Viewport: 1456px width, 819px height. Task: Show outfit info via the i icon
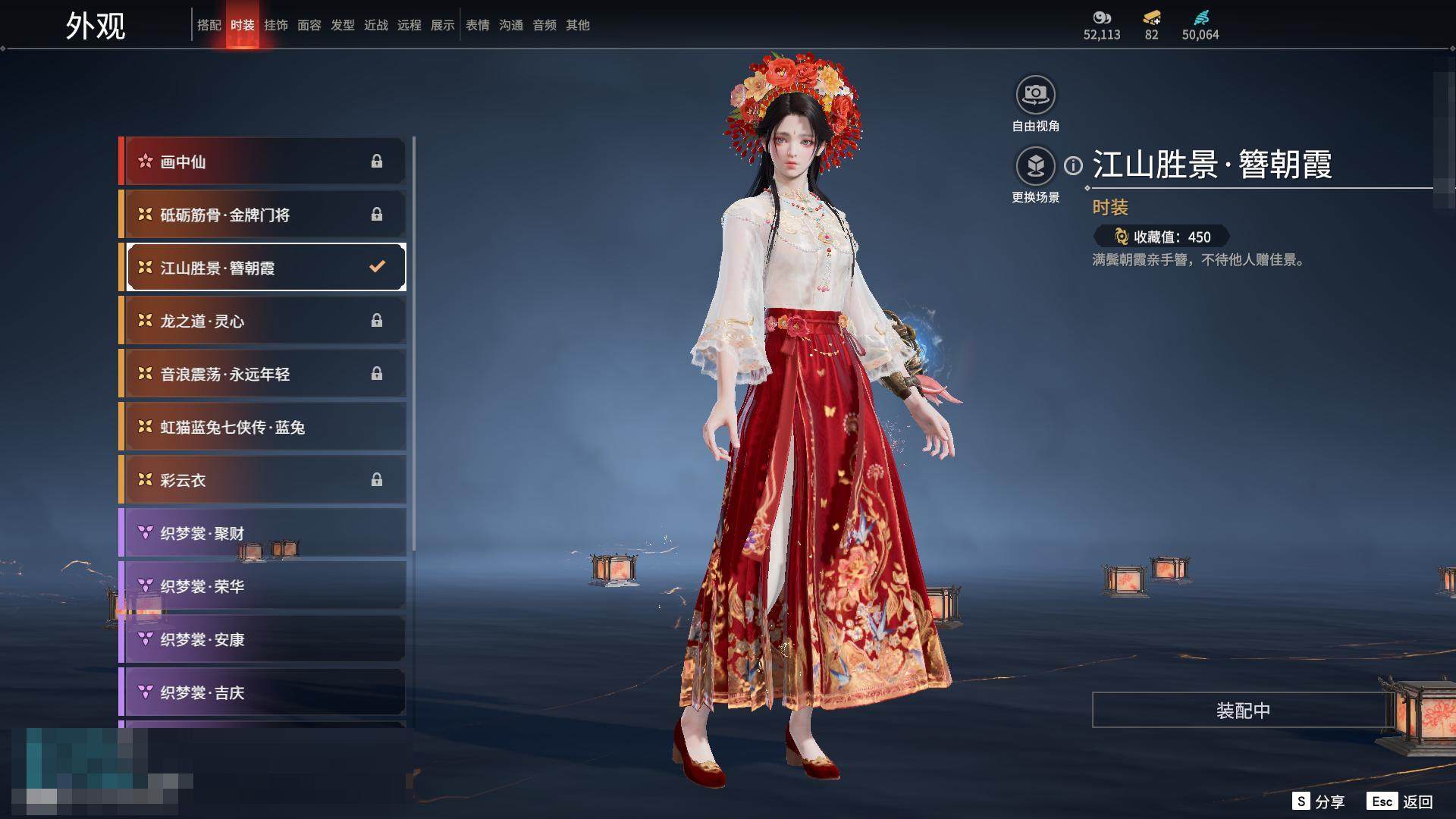(1073, 165)
